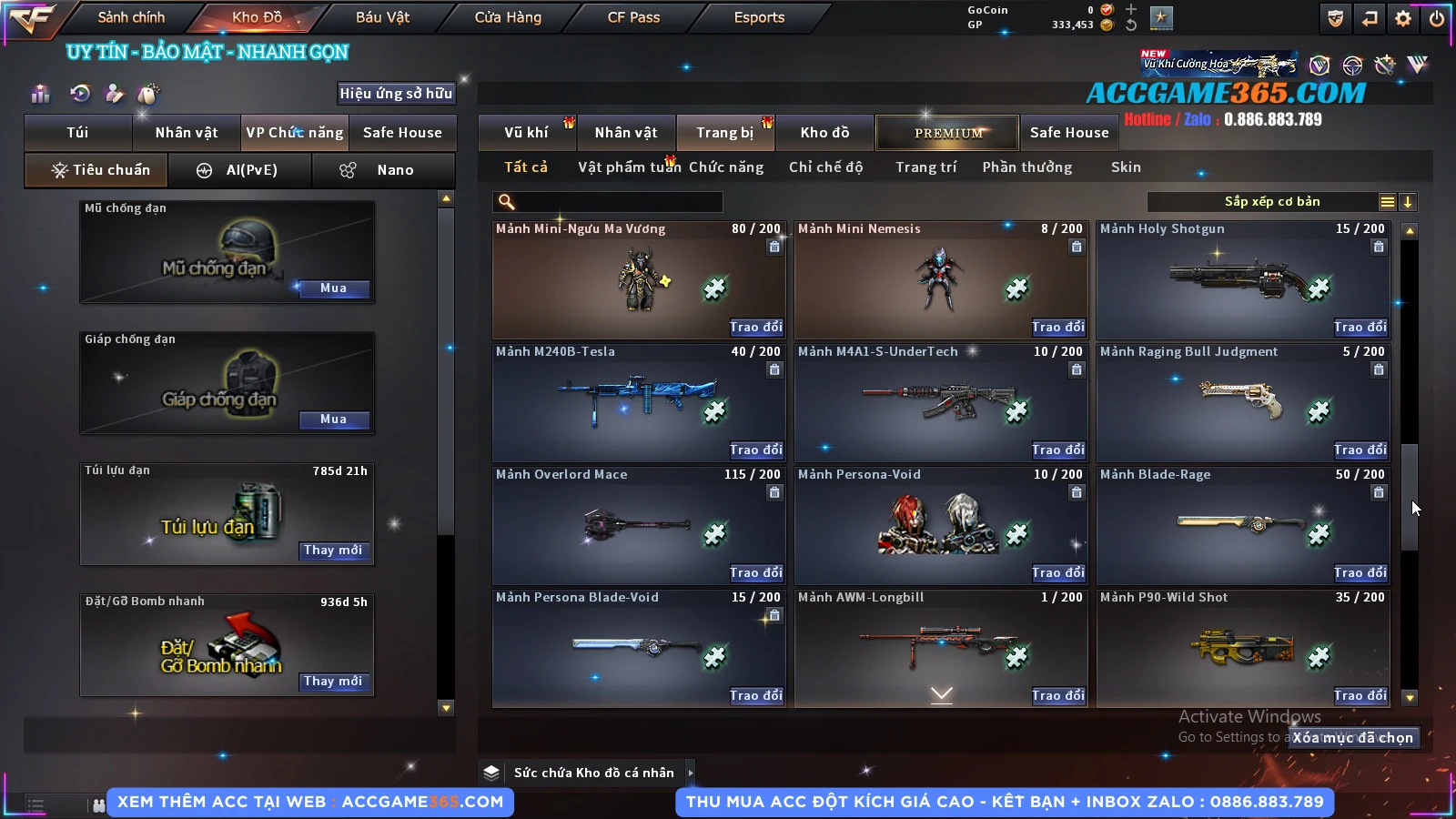Choose the Skin sub-category
1456x819 pixels.
1126,167
